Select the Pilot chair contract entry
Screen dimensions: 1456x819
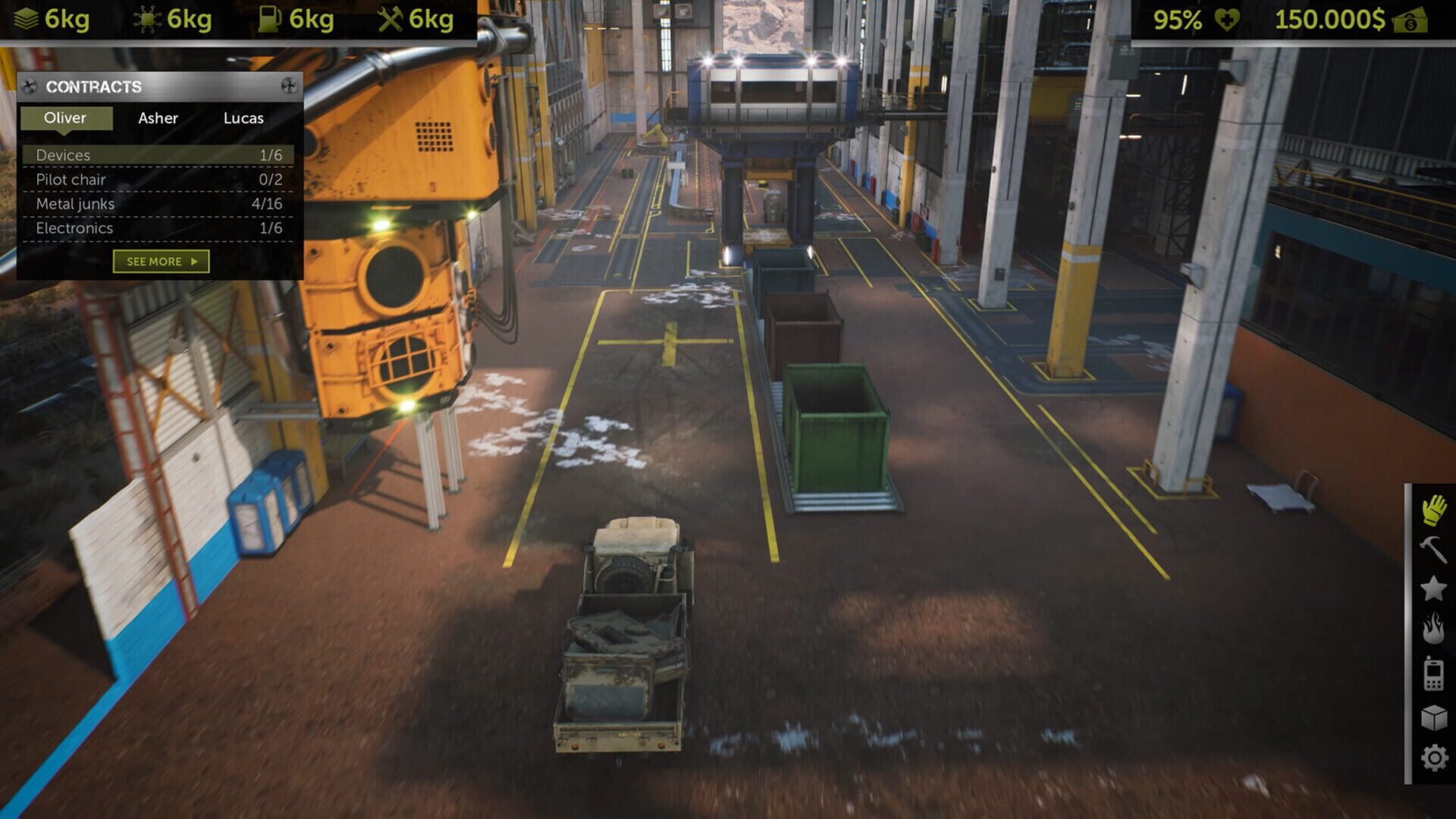point(159,179)
